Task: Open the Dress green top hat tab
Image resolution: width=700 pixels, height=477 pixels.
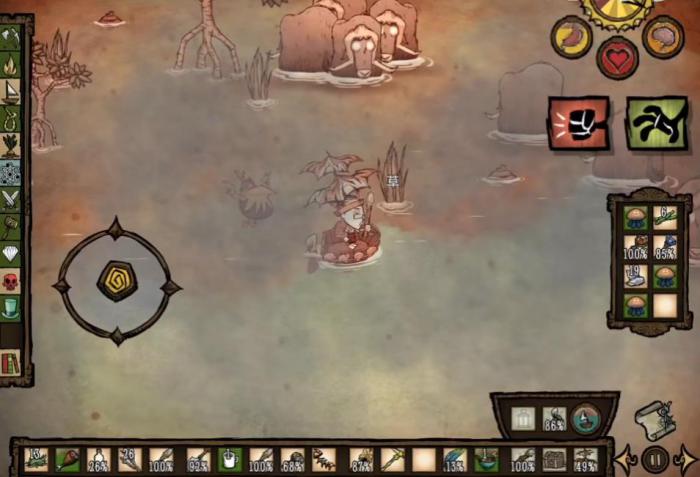Action: click(x=11, y=308)
